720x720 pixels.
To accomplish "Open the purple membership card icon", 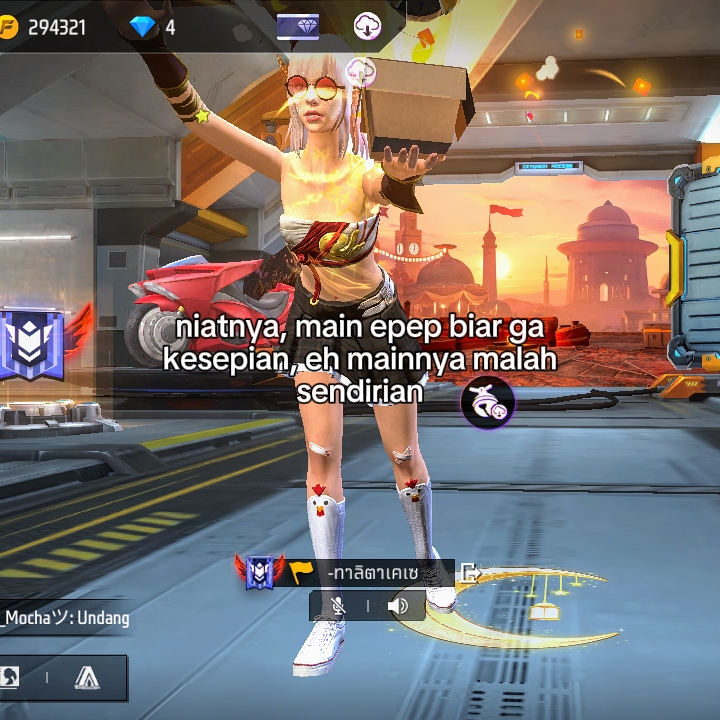I will (x=298, y=27).
